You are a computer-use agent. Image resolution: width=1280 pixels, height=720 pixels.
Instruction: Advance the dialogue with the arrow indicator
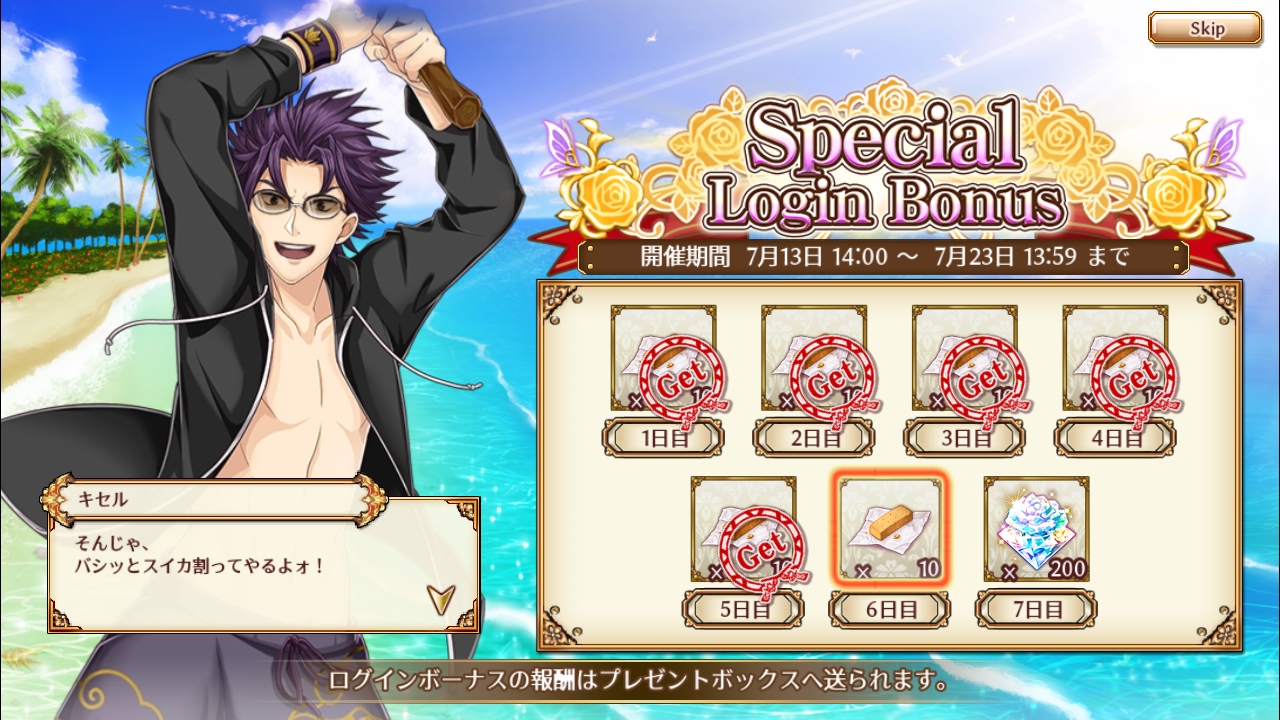click(441, 598)
